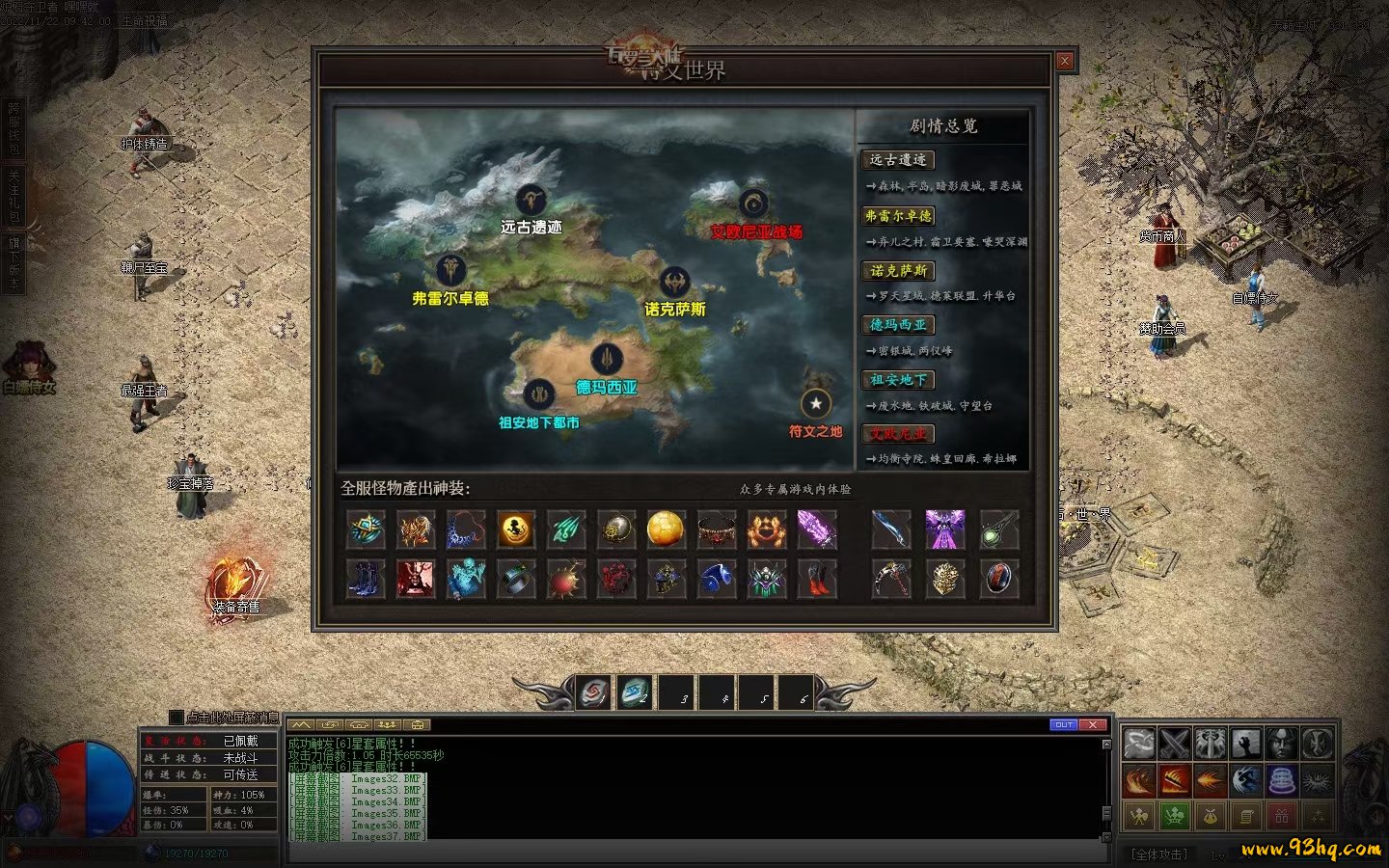Viewport: 1389px width, 868px height.
Task: Close the rune world map window
Action: click(x=1065, y=61)
